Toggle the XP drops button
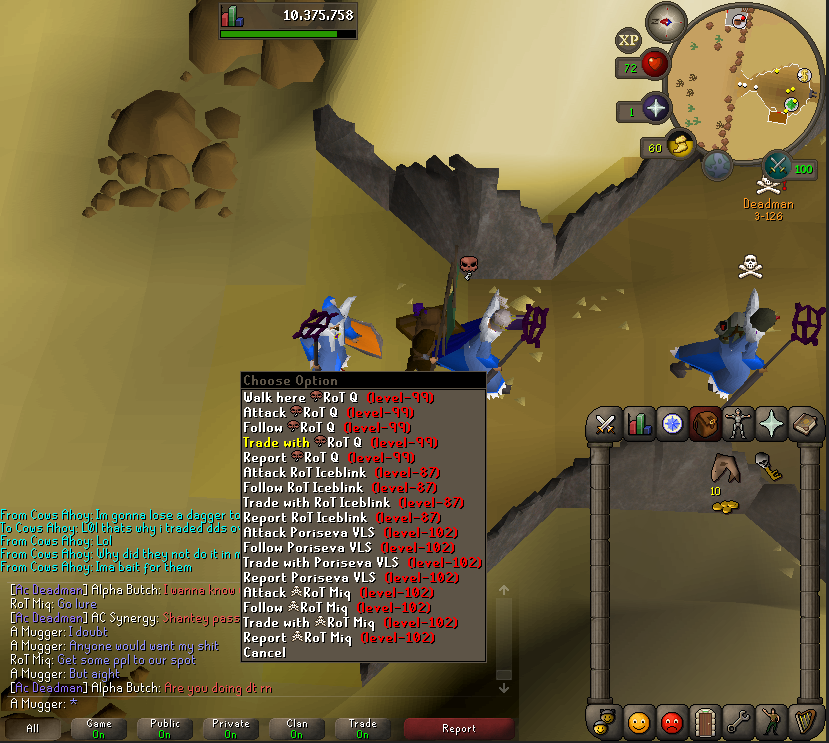Image resolution: width=829 pixels, height=743 pixels. pyautogui.click(x=628, y=40)
